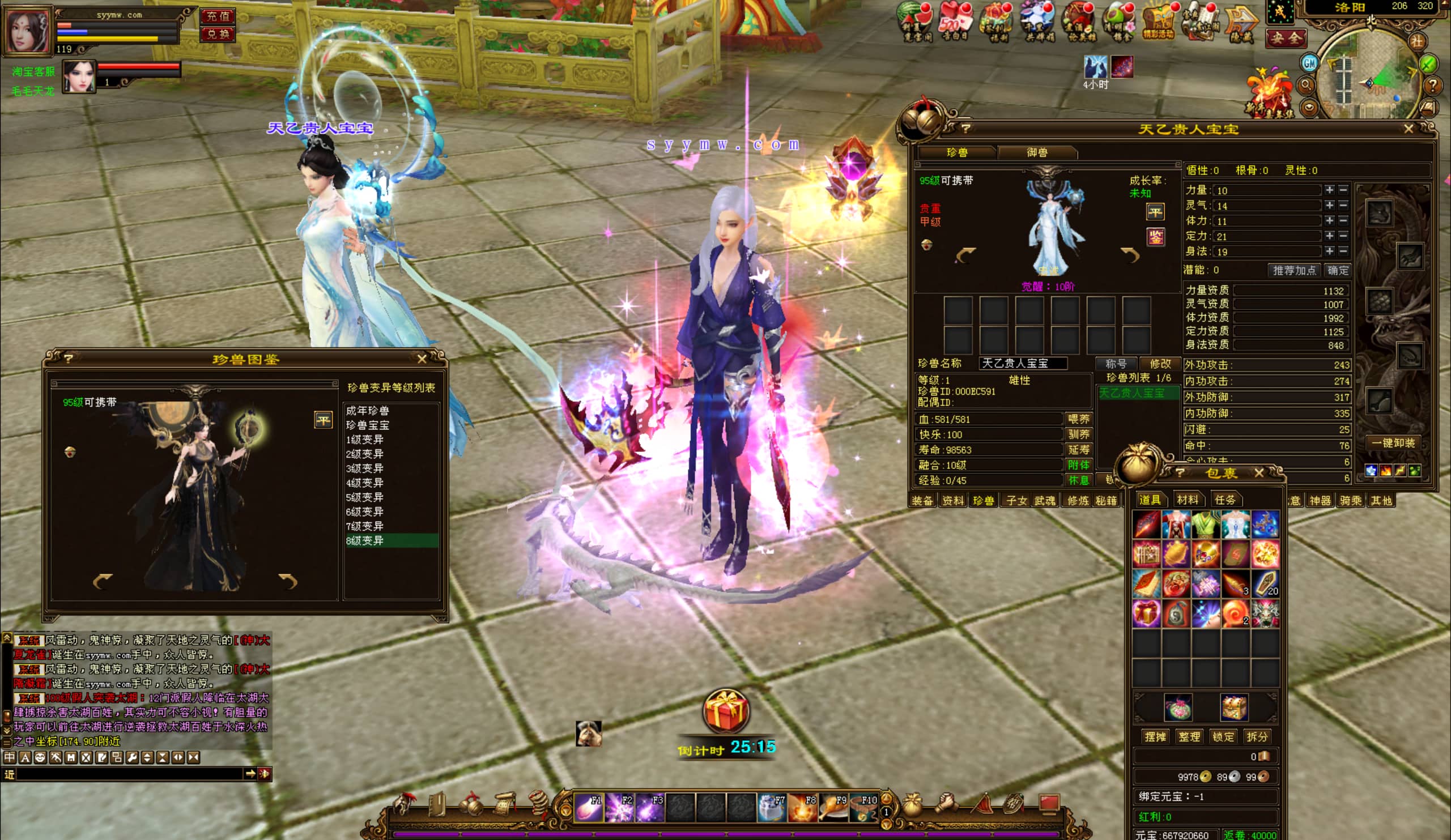The image size is (1451, 840).
Task: Click the 一键卸装 unequip-all button
Action: click(1393, 443)
